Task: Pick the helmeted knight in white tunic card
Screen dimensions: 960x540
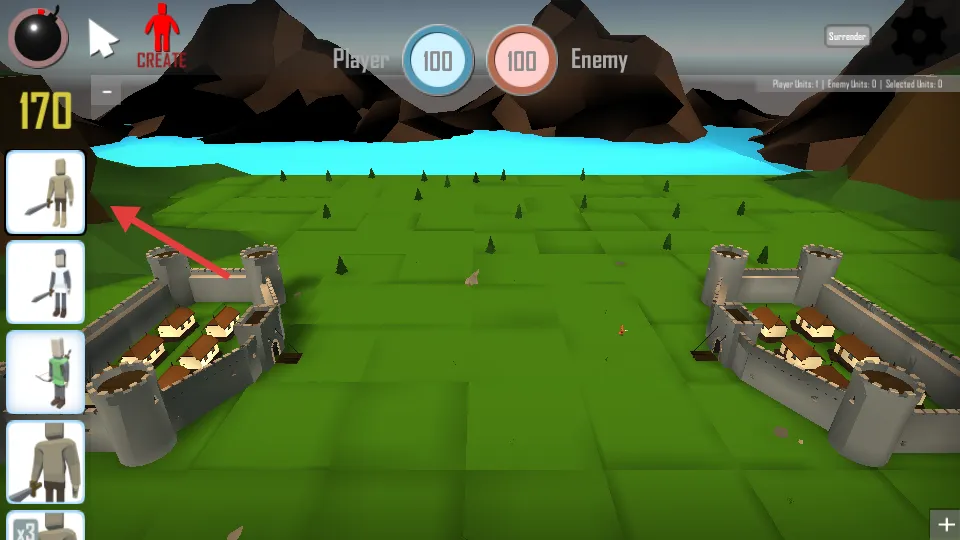Action: 46,282
